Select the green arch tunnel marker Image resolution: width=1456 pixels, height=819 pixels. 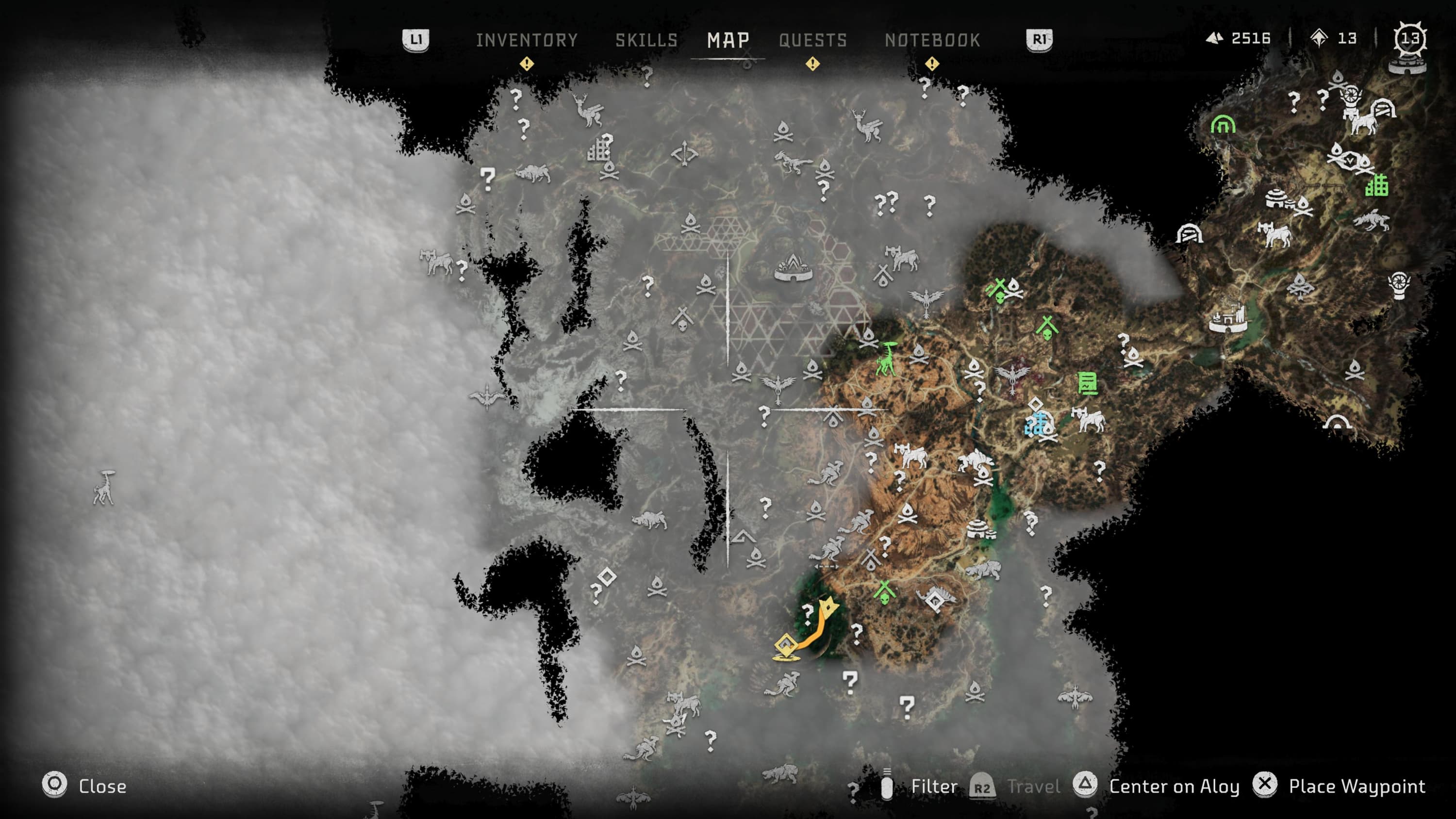point(1223,124)
